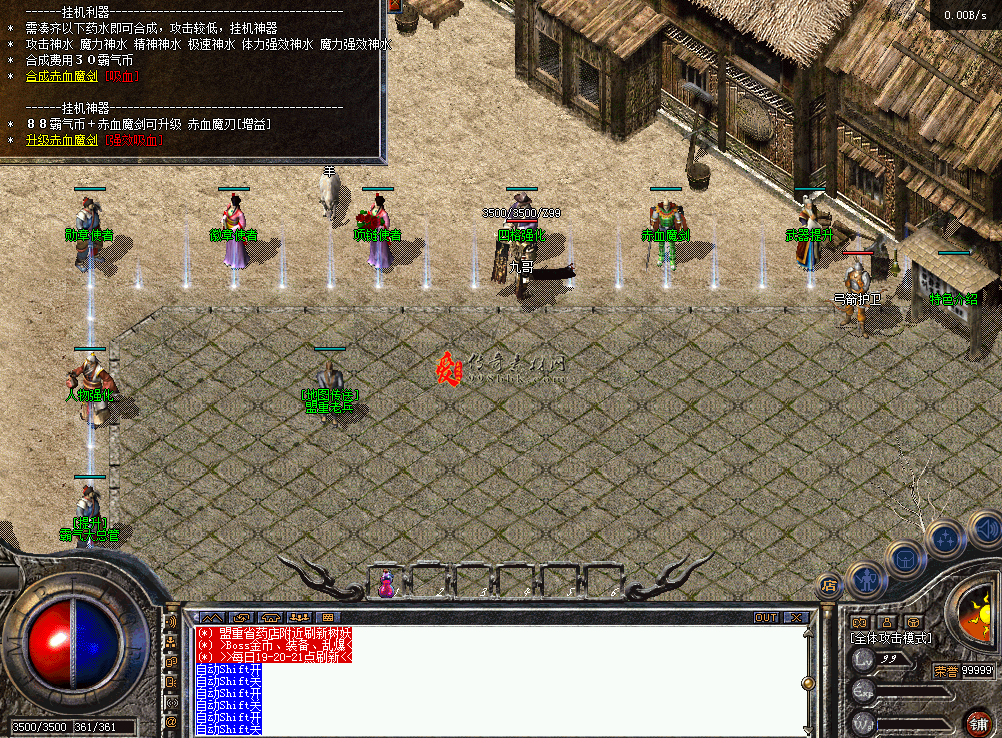The height and width of the screenshot is (738, 1002).
Task: Click the OUT button above the chat
Action: pos(766,617)
